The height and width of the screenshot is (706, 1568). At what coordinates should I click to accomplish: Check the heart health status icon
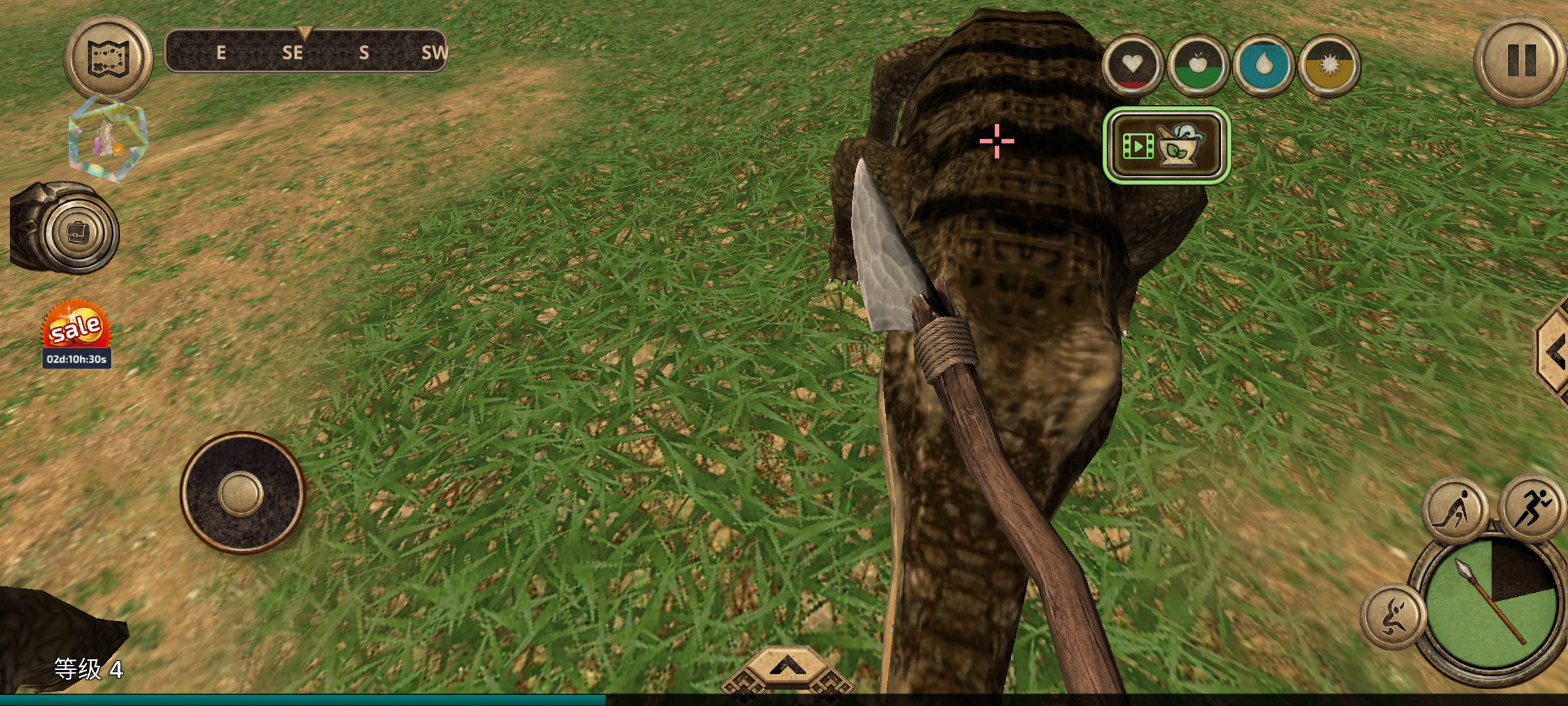1132,65
